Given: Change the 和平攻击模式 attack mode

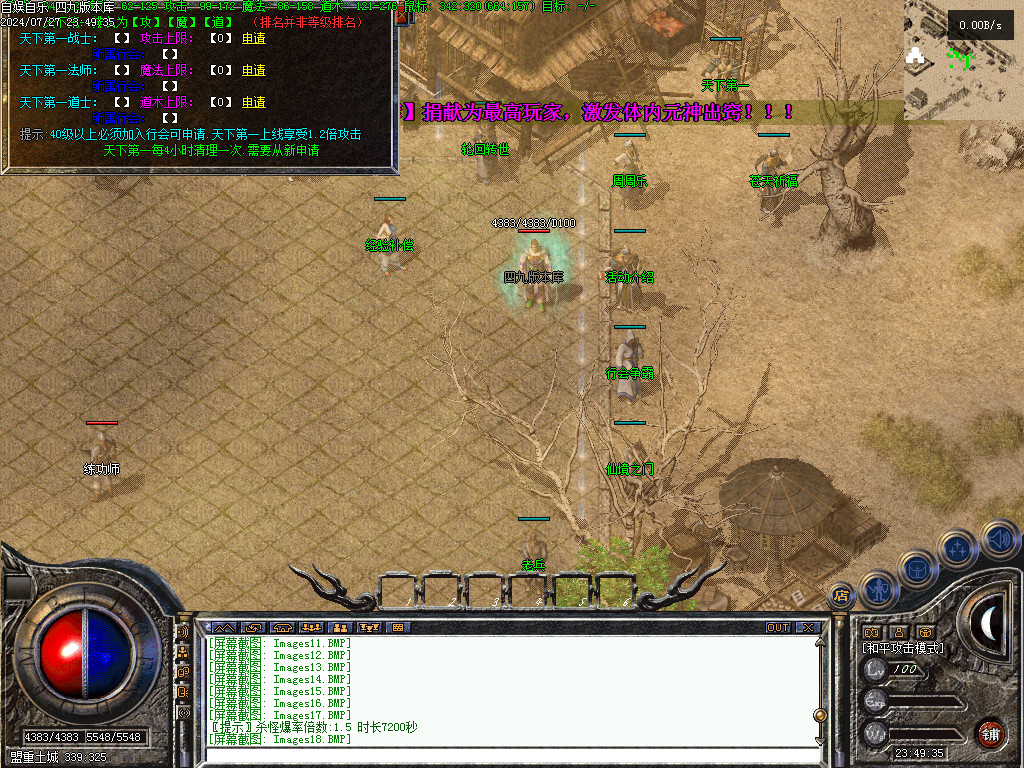Looking at the screenshot, I should pos(903,648).
